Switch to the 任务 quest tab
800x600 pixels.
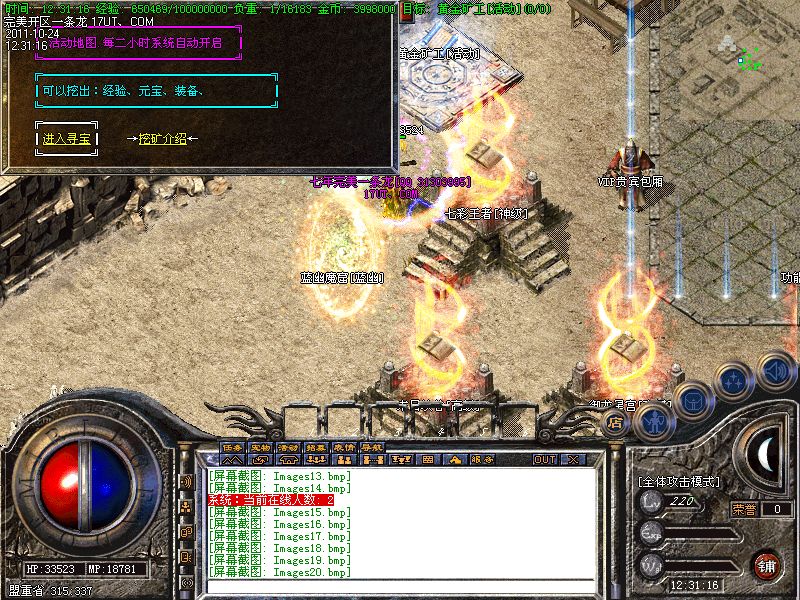coord(233,447)
